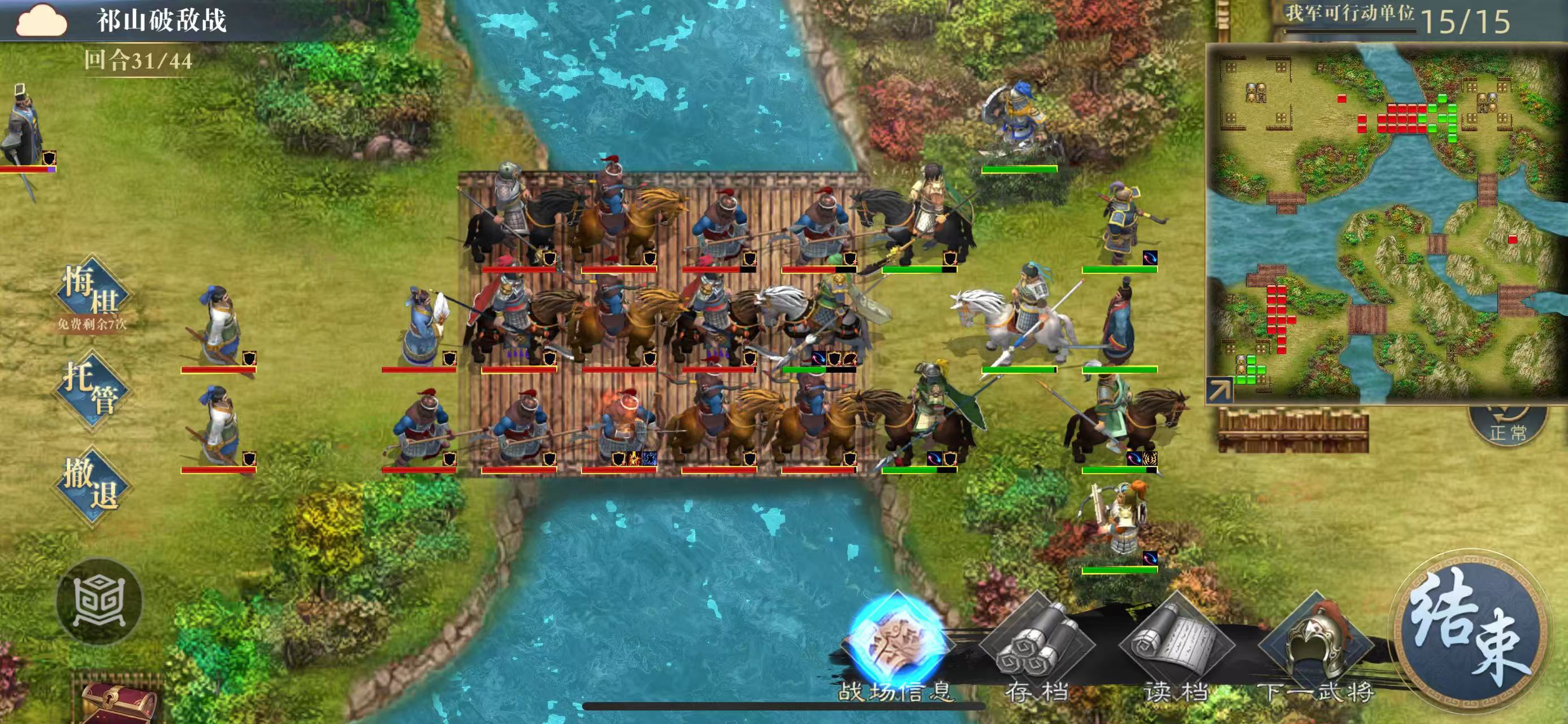
Task: End the turn with 结束
Action: tap(1470, 631)
